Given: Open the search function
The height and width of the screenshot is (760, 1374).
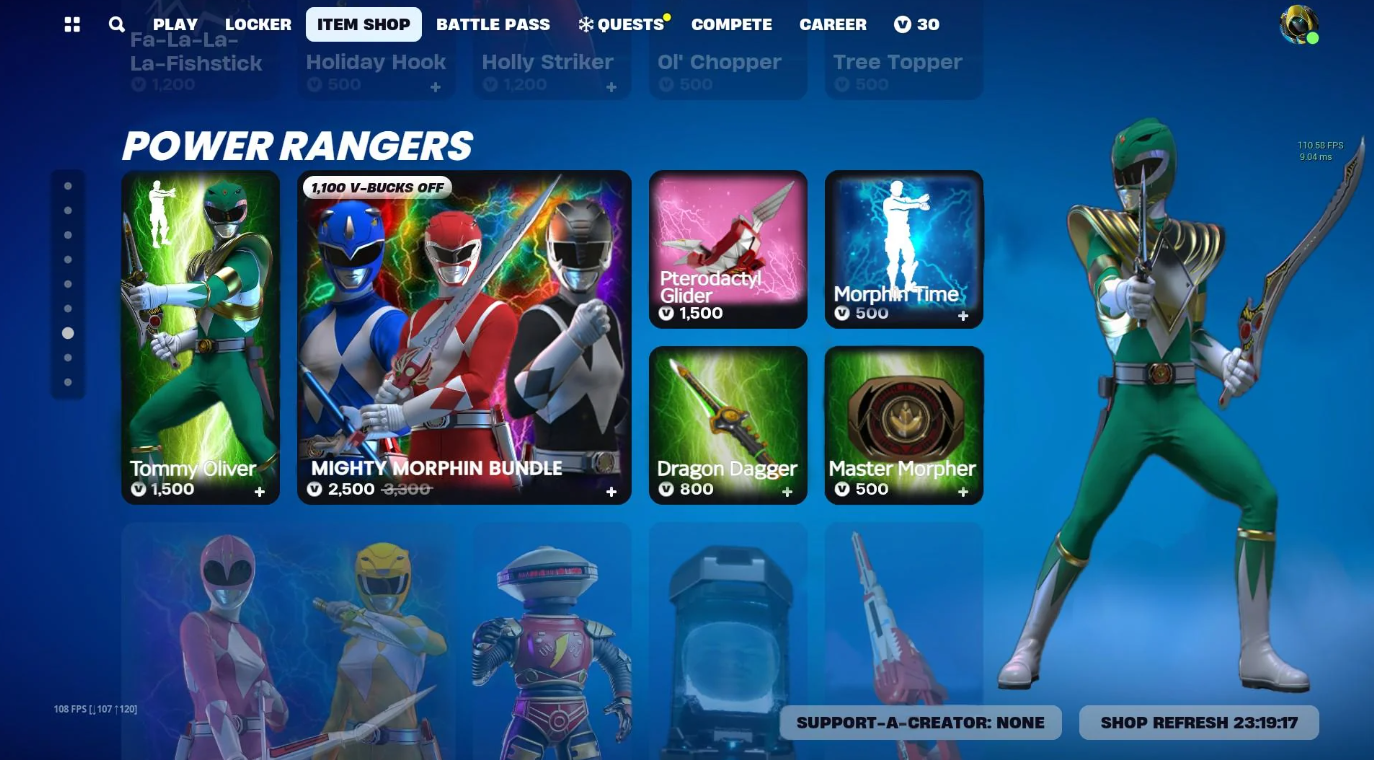Looking at the screenshot, I should pos(116,24).
